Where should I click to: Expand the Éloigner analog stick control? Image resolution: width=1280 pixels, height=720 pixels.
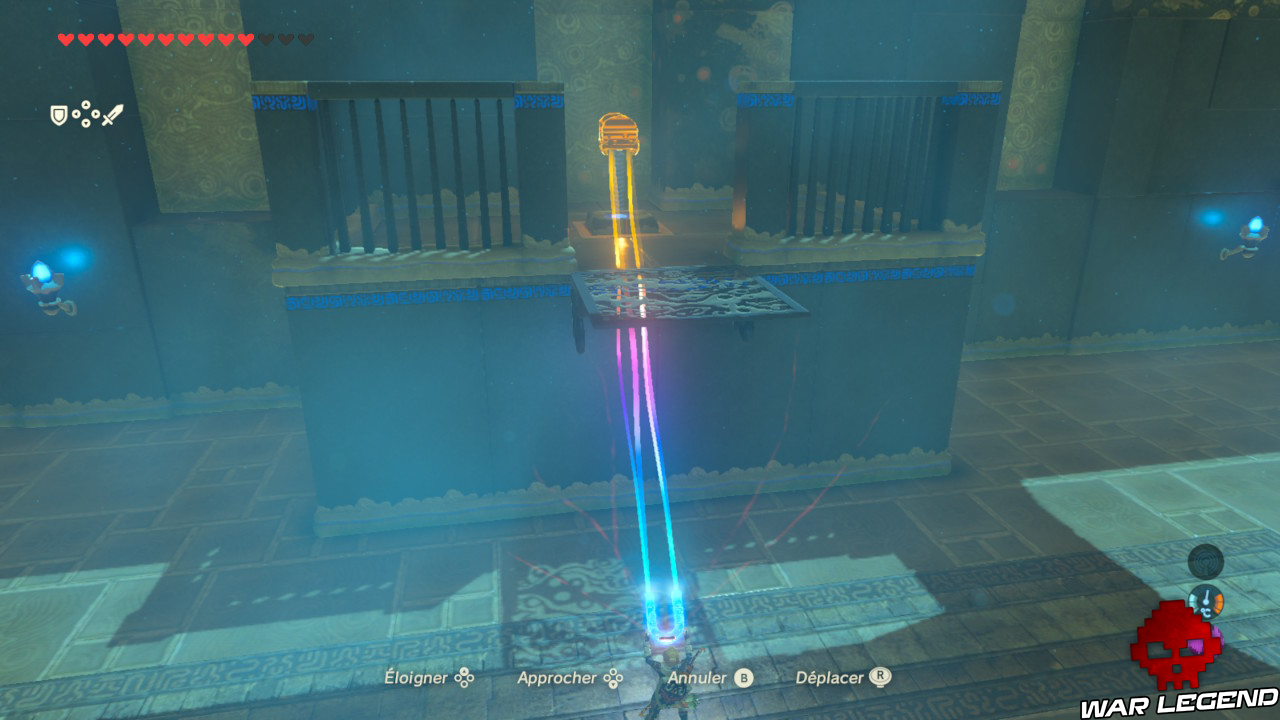click(x=434, y=677)
